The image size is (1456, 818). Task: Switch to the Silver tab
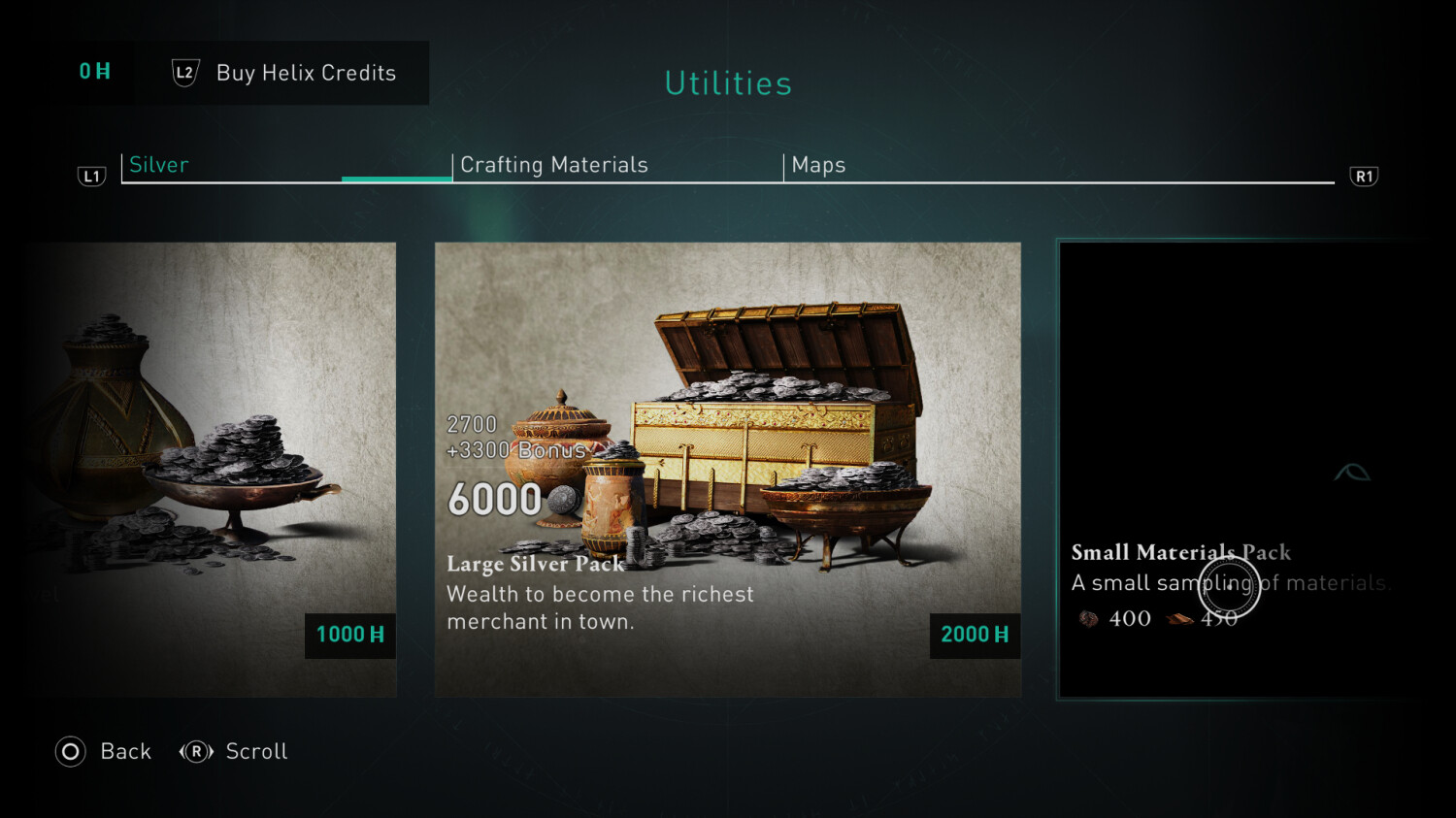[160, 165]
